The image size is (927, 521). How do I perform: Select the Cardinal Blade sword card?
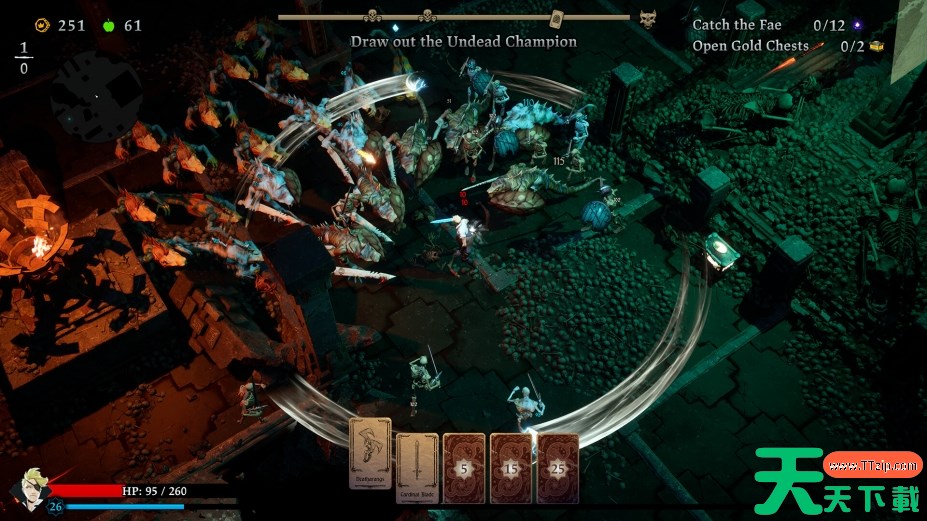(x=418, y=467)
